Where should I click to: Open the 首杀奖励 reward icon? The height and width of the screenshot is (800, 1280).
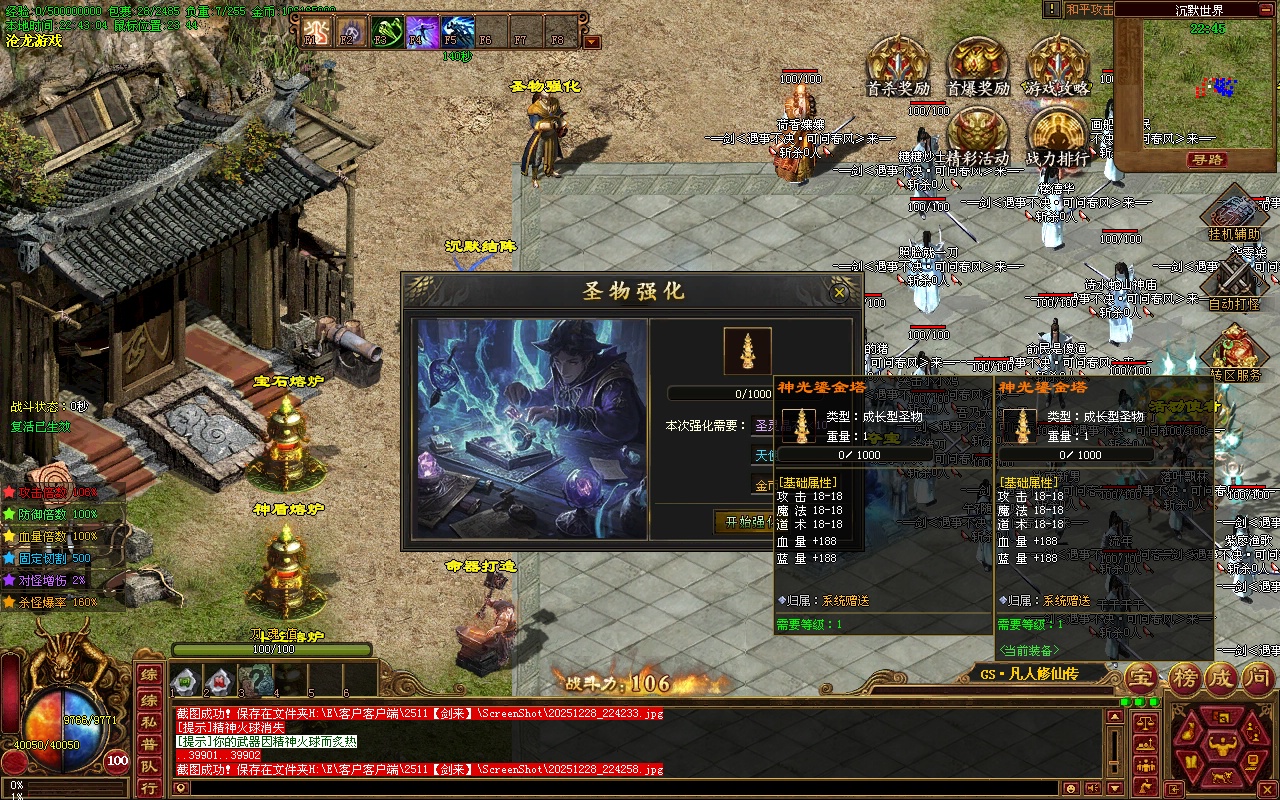click(x=897, y=63)
